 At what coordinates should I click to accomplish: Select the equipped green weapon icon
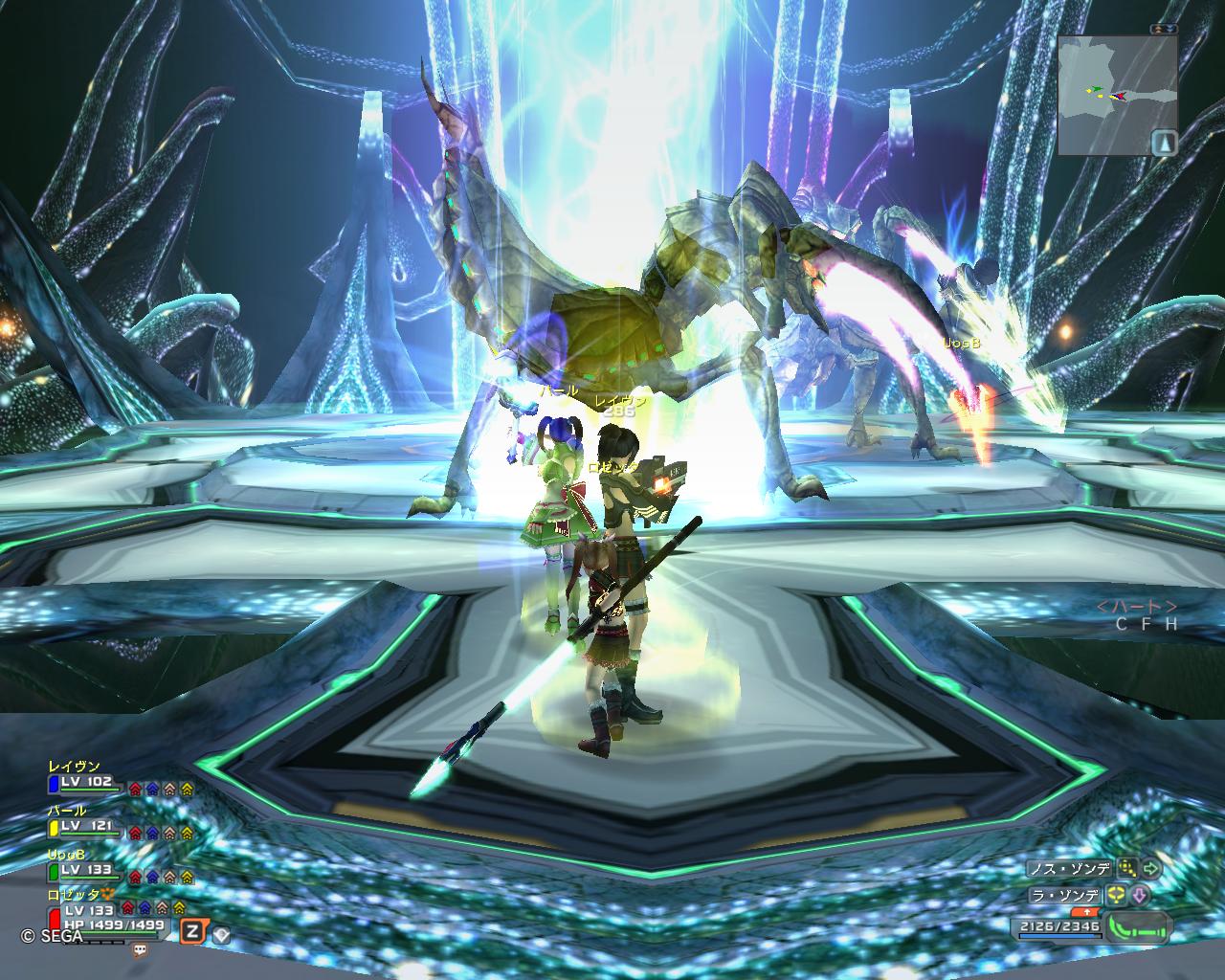[x=1139, y=927]
